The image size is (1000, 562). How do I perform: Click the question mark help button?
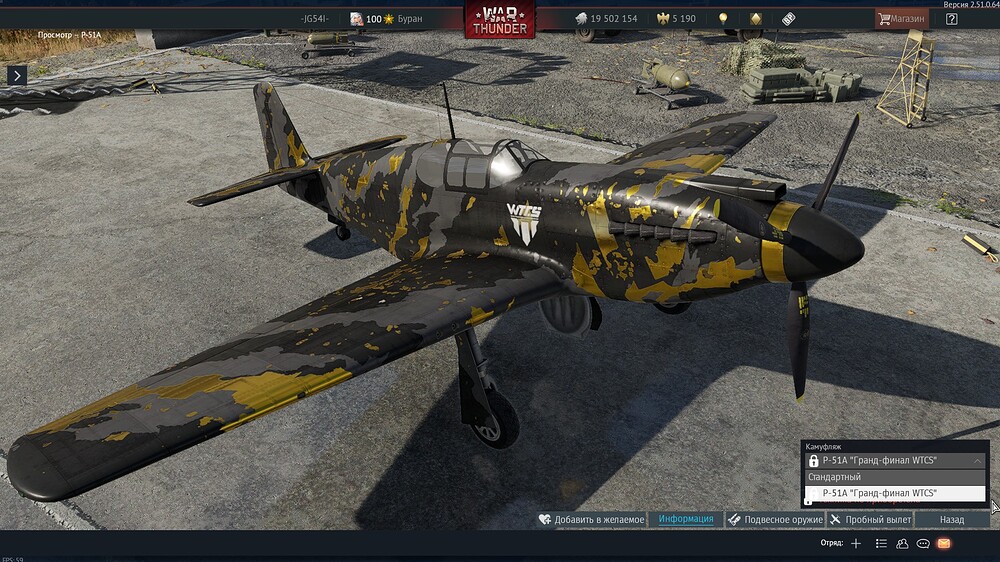(951, 19)
